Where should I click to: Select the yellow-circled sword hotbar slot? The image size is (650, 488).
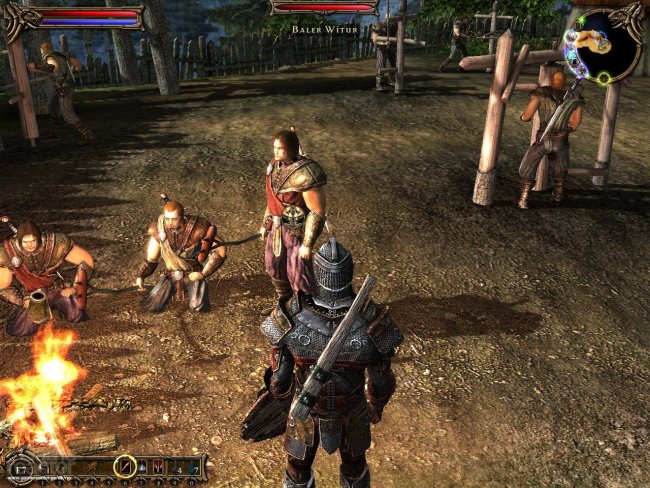(125, 466)
